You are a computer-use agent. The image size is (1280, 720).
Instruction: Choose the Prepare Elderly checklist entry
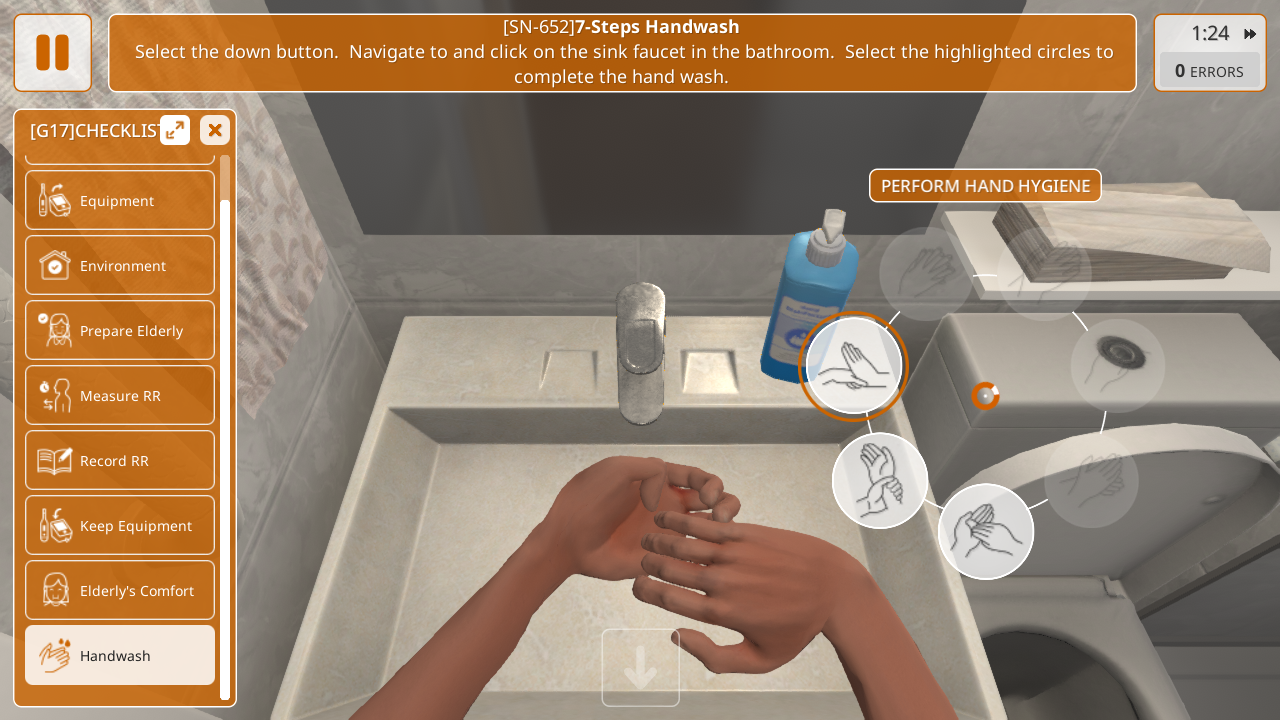(120, 330)
